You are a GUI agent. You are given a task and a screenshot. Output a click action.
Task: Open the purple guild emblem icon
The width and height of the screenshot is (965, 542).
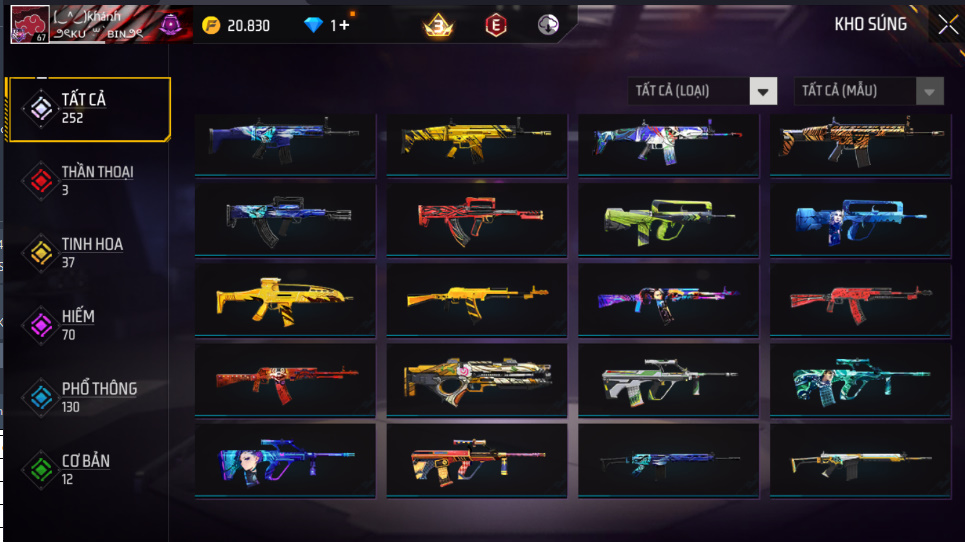[x=170, y=25]
